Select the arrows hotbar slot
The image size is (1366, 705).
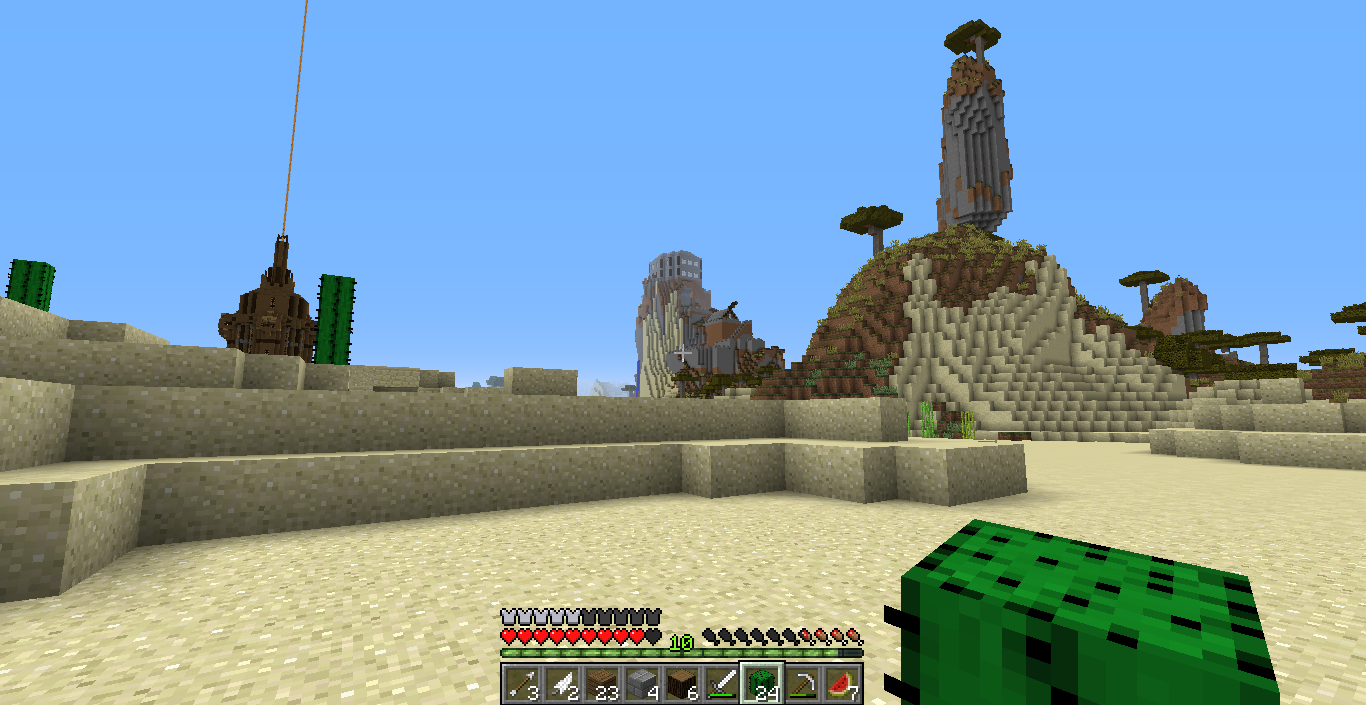click(x=520, y=684)
